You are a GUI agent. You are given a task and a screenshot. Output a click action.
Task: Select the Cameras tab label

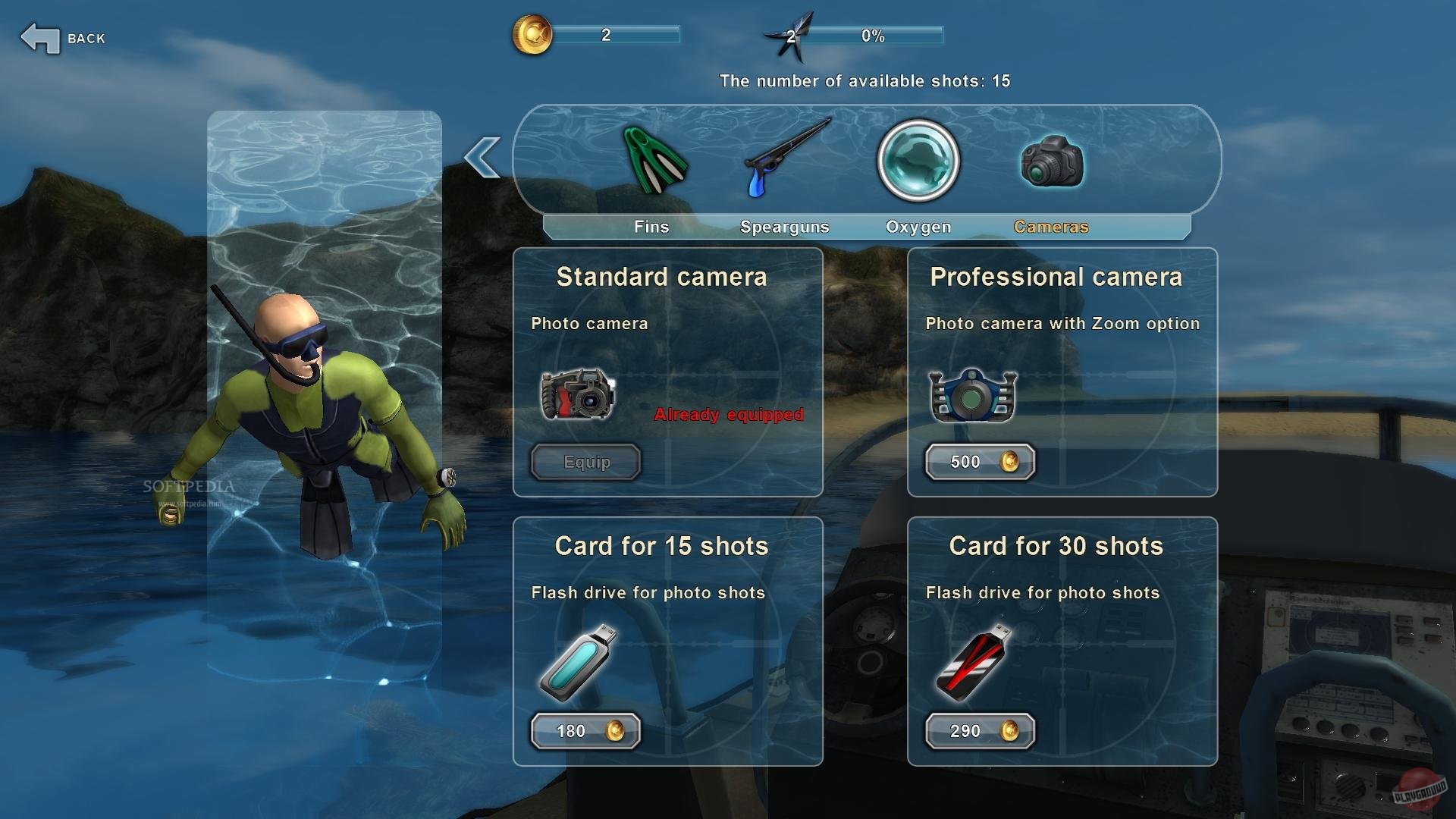click(x=1050, y=226)
